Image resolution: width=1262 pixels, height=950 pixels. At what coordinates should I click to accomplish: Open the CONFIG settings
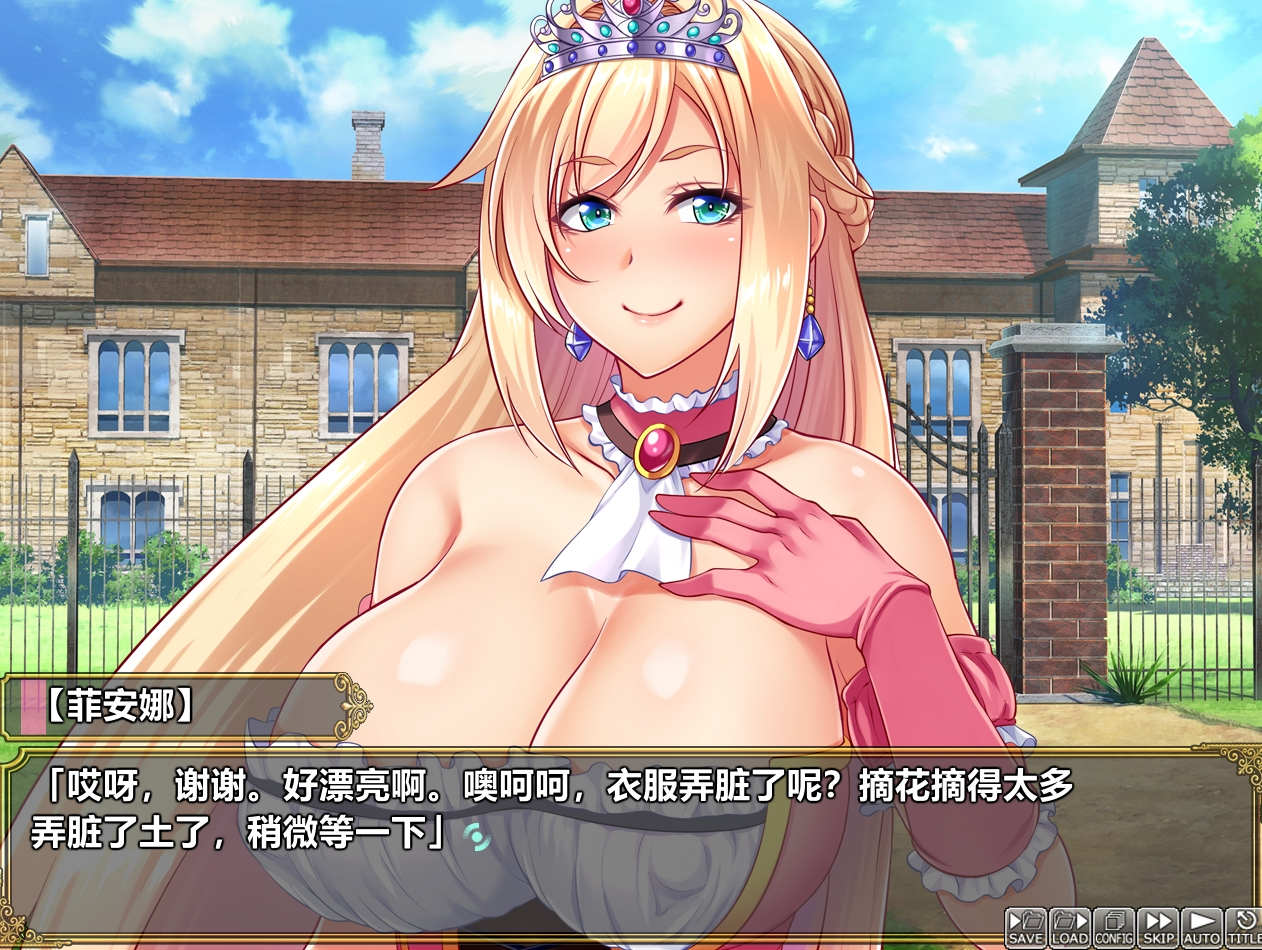point(1113,927)
